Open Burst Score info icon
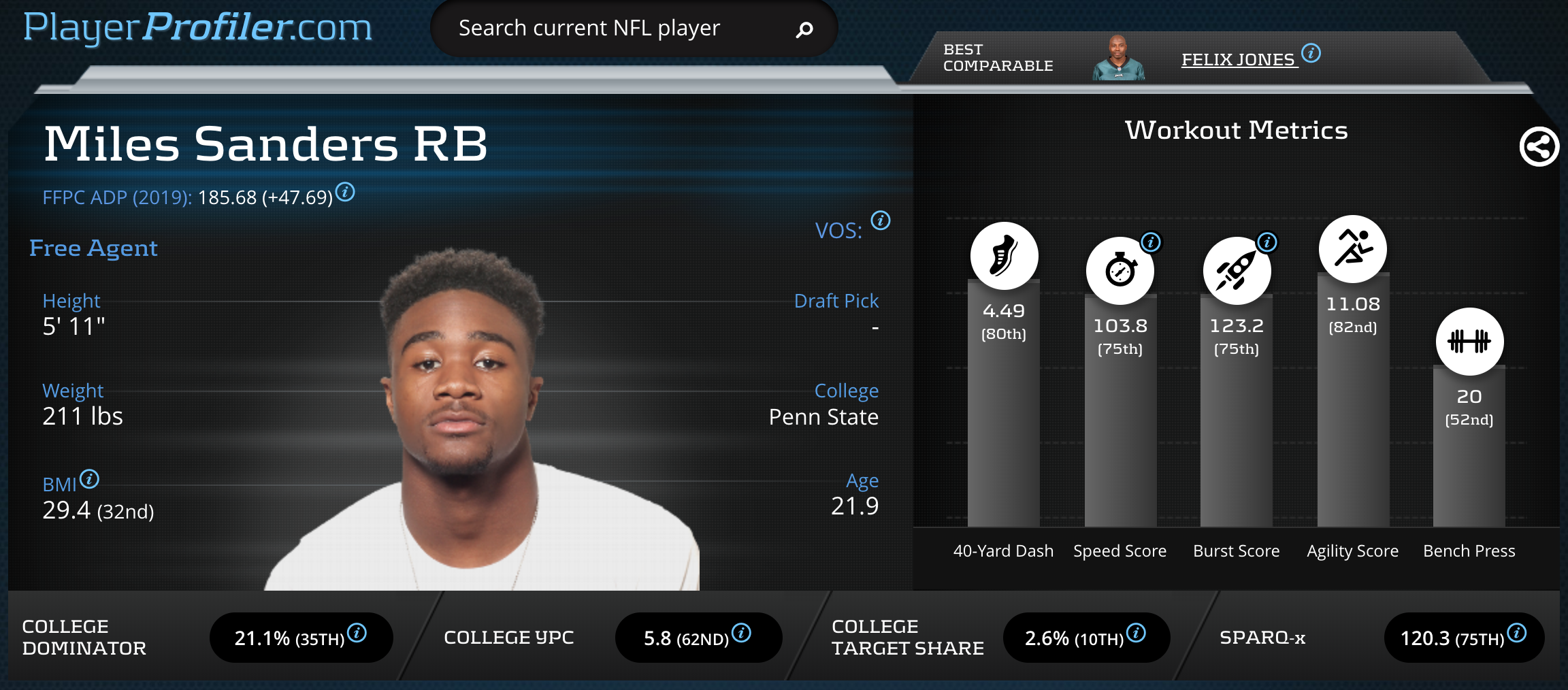Viewport: 1568px width, 690px height. coord(1267,242)
